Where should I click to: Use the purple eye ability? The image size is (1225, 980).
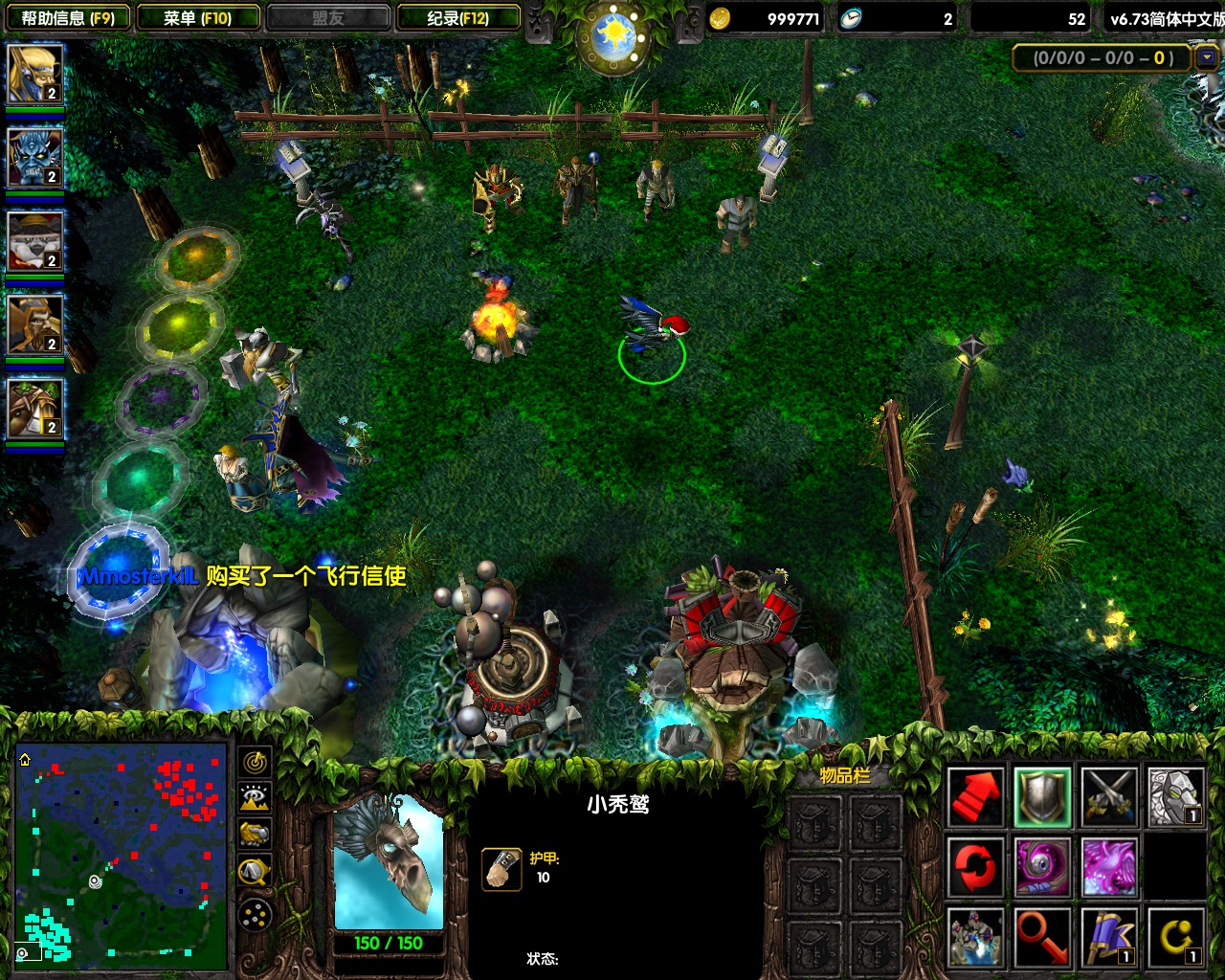click(1042, 866)
